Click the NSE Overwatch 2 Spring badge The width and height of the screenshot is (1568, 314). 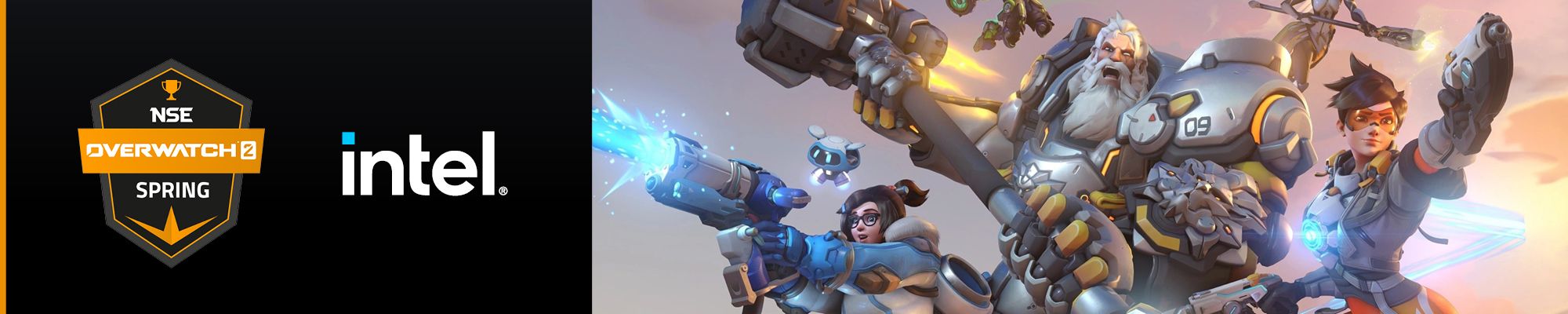(x=171, y=162)
